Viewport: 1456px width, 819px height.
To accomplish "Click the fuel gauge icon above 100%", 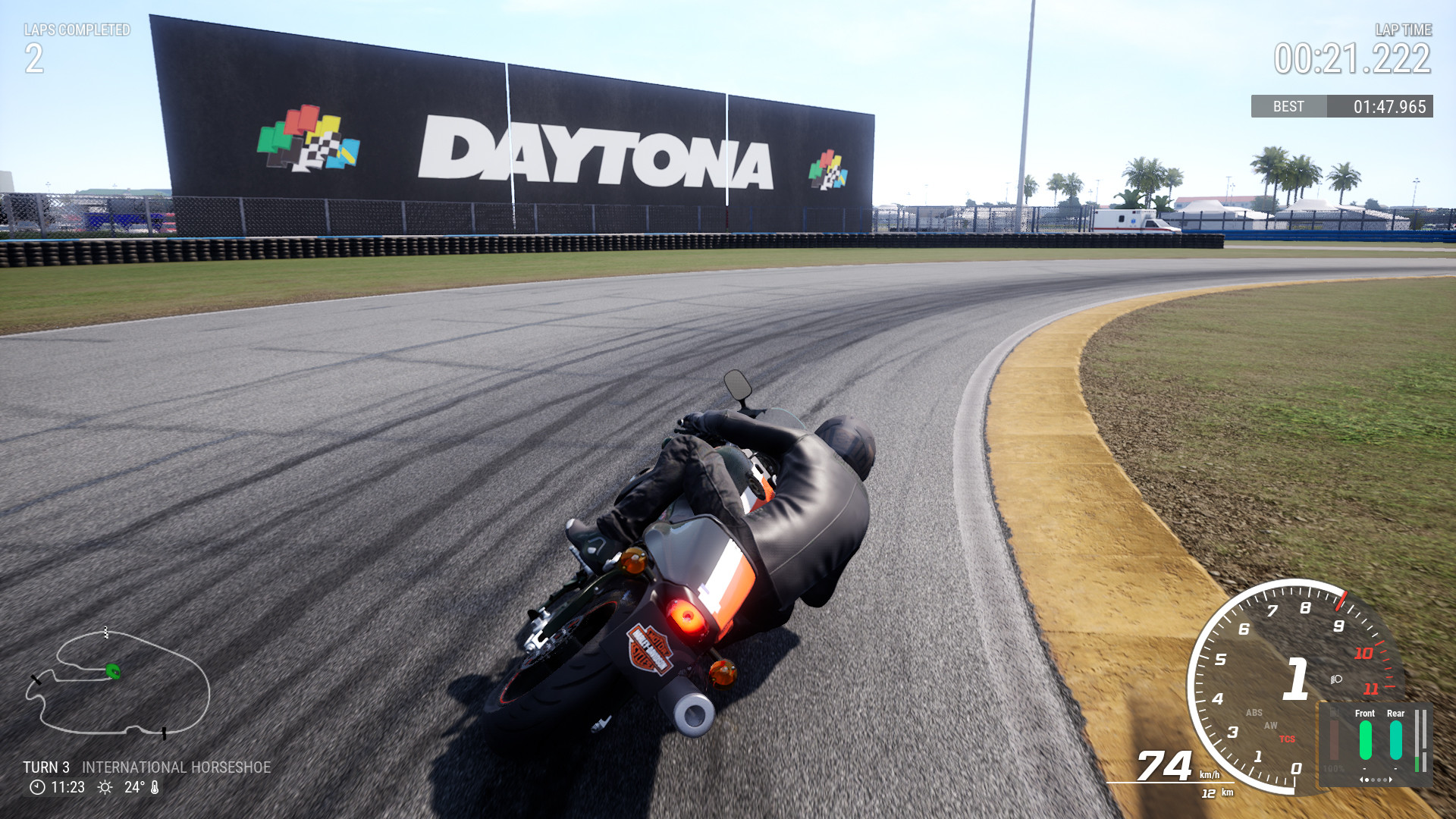I will click(1334, 711).
